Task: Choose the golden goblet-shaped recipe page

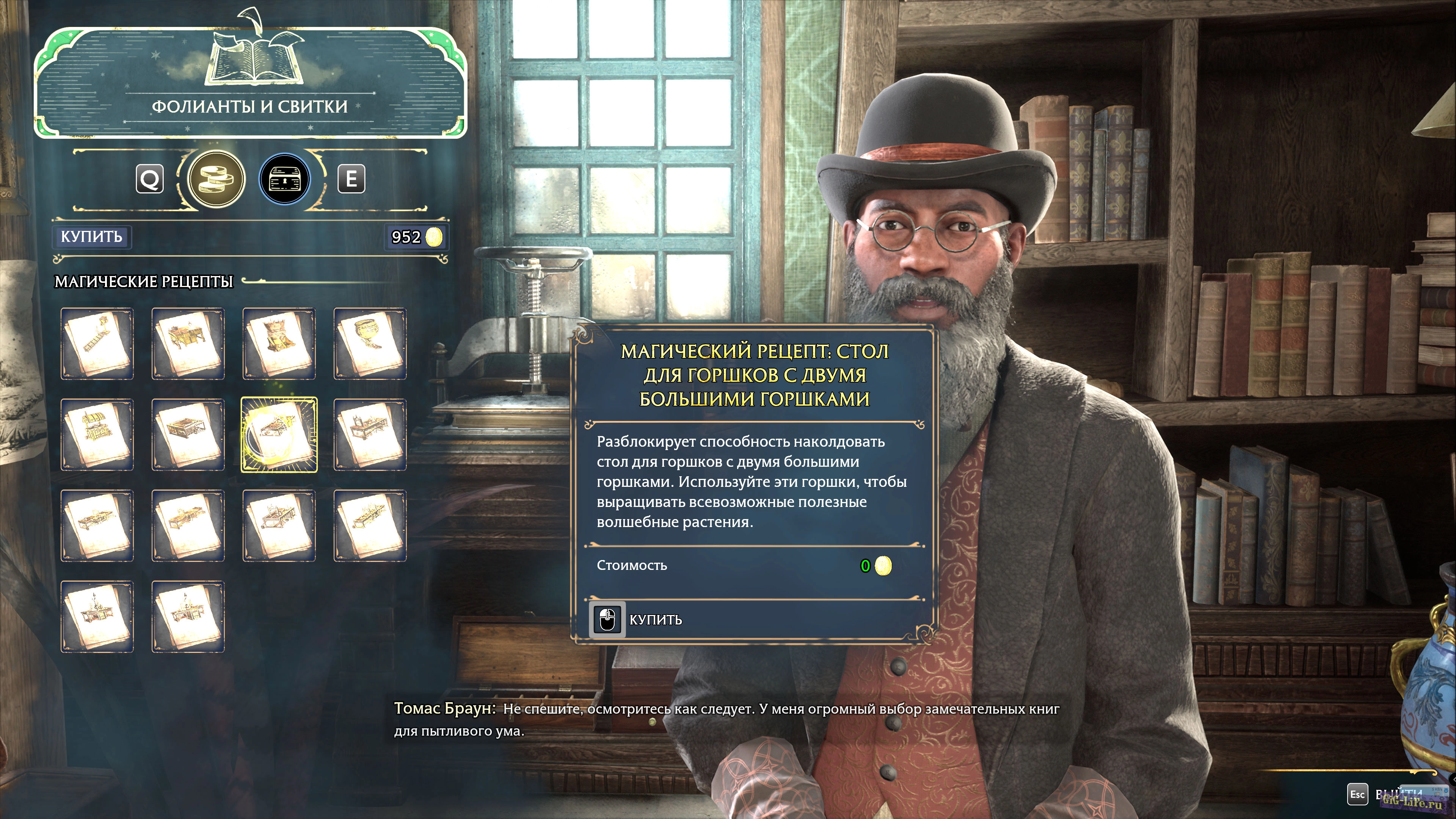Action: [x=370, y=344]
